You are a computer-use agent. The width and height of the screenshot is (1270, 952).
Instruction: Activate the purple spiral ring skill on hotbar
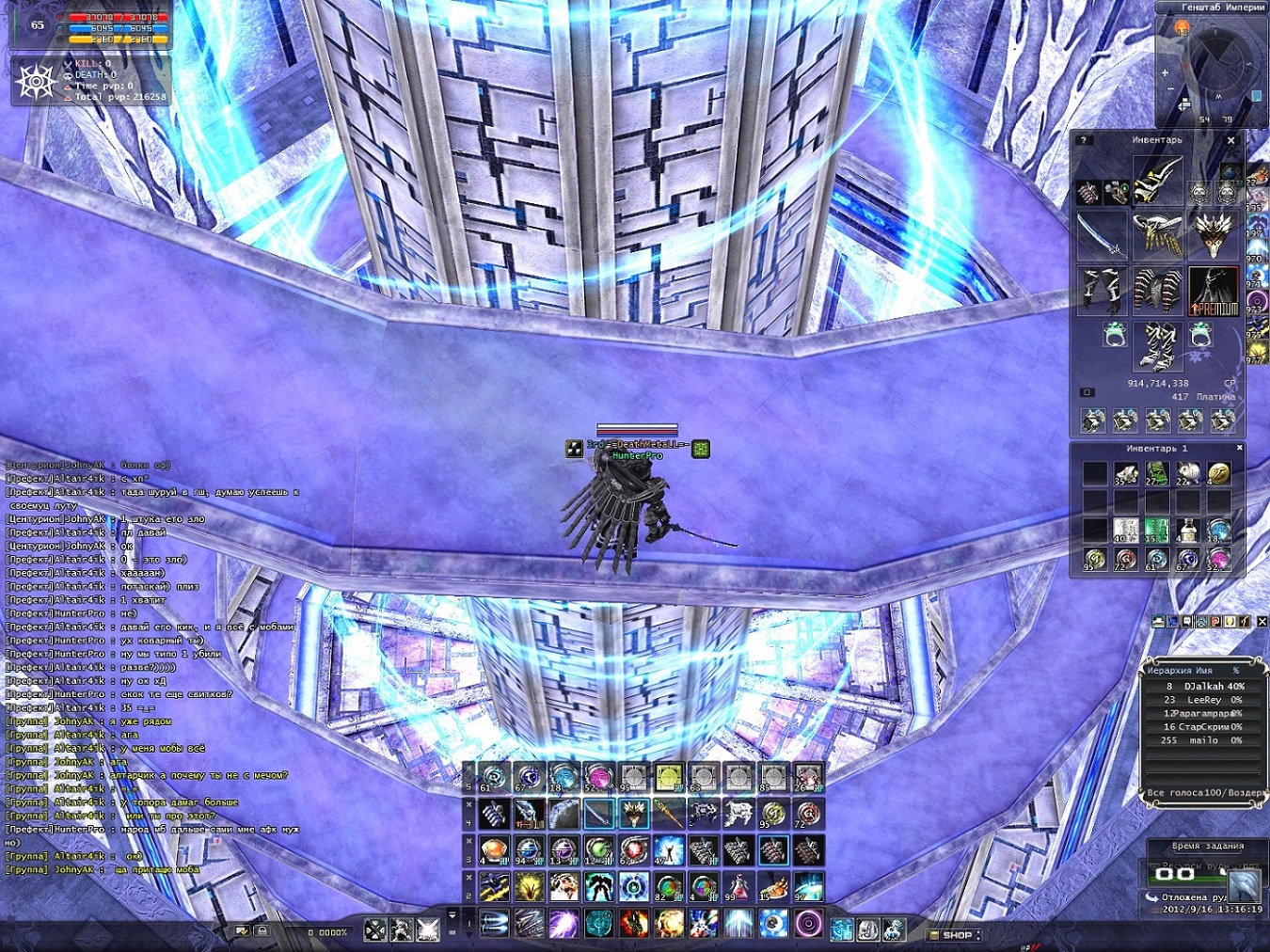pos(808,924)
